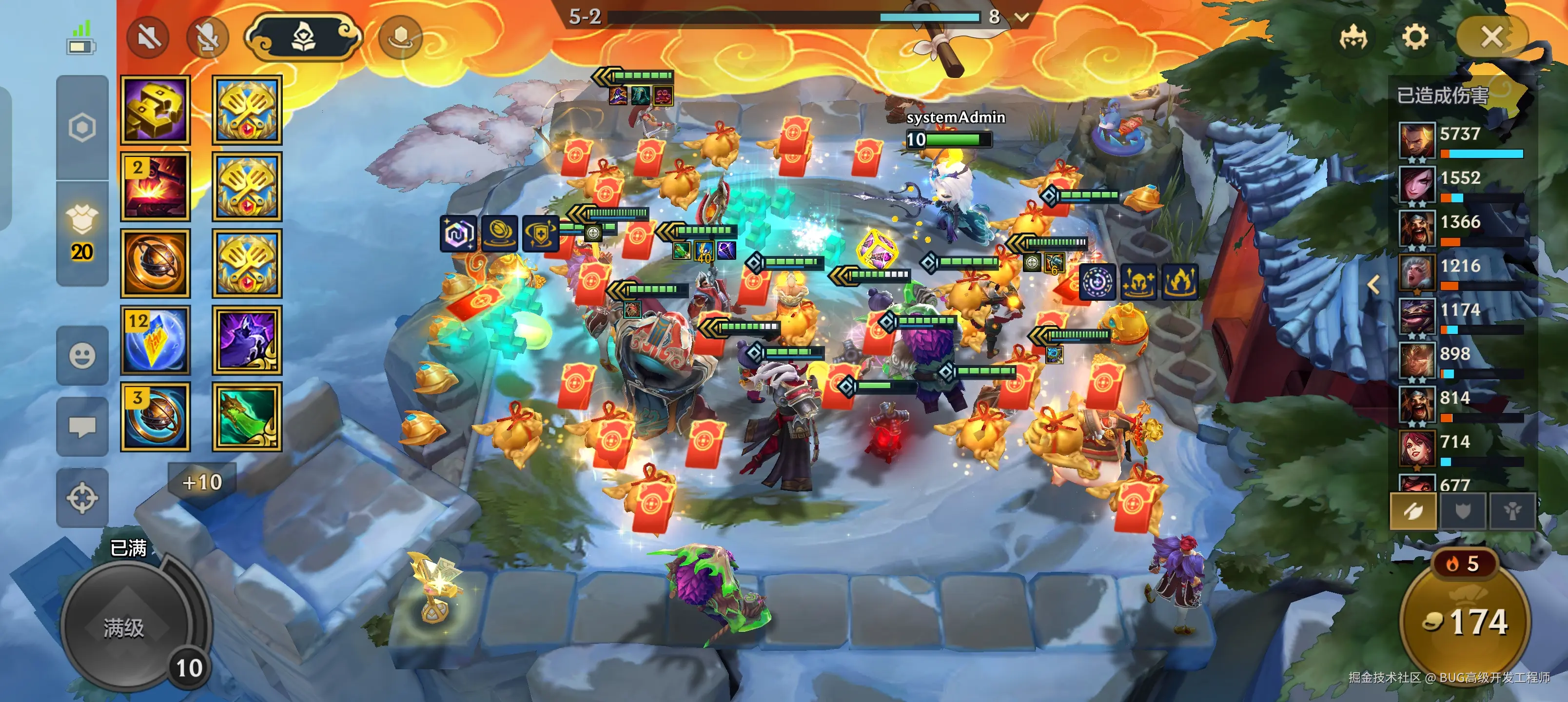Open the emote smiley menu
This screenshot has width=1568, height=702.
(x=82, y=355)
